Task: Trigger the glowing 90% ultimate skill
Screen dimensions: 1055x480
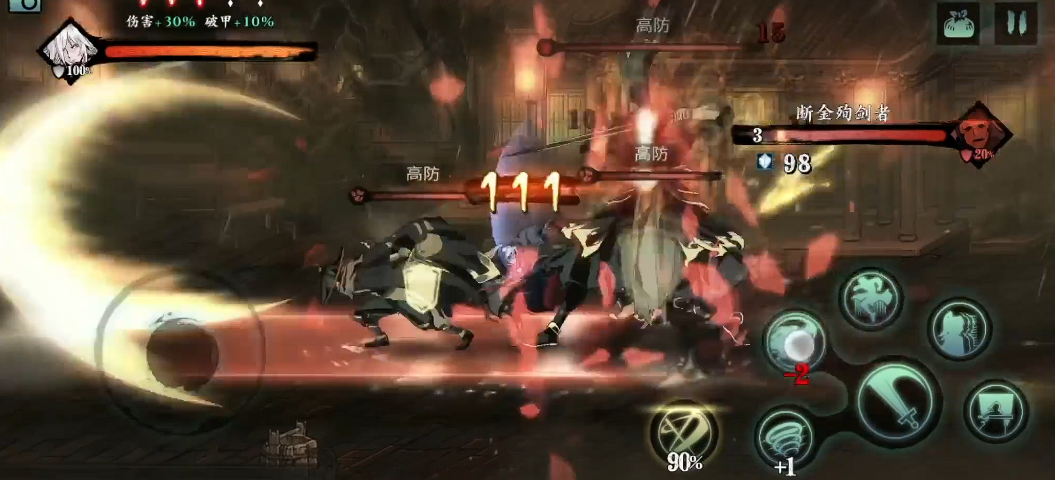Action: [685, 430]
